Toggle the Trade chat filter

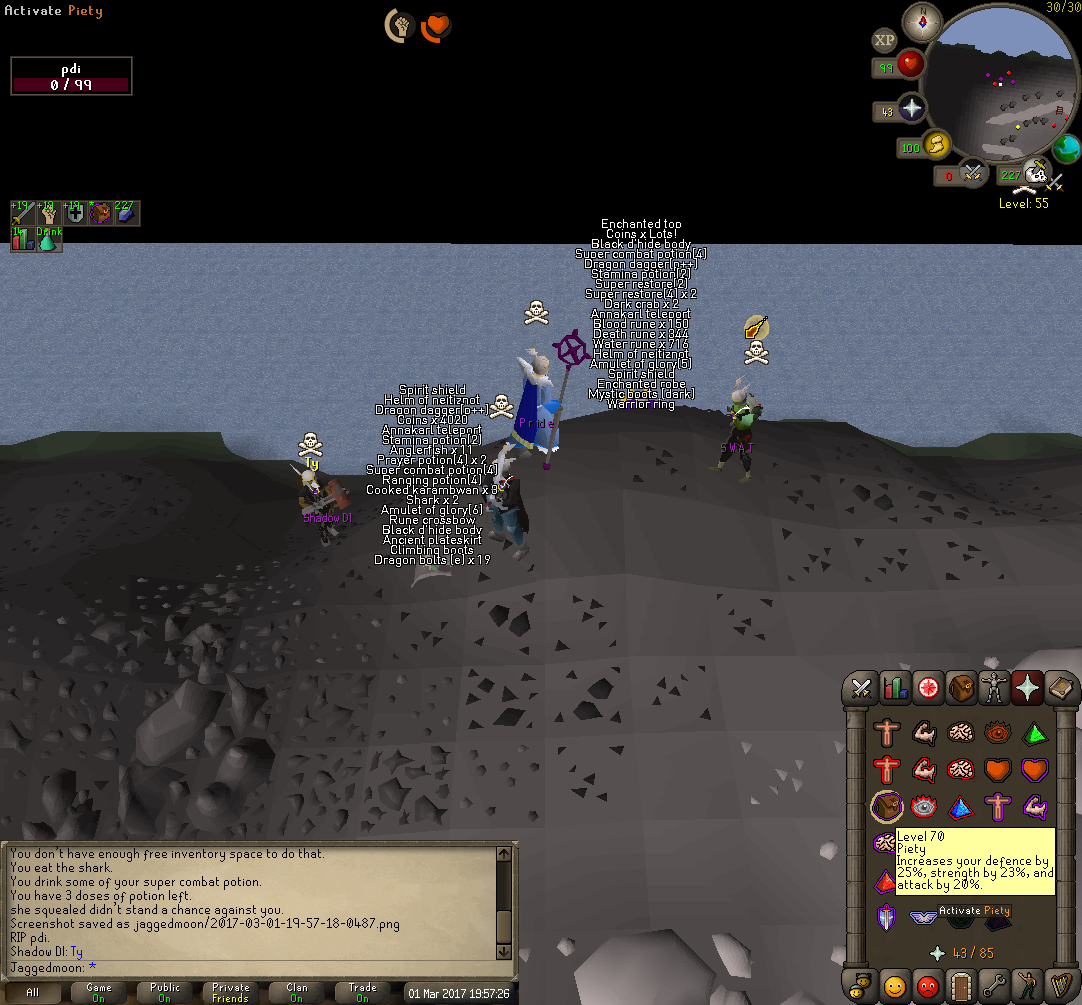click(x=362, y=993)
